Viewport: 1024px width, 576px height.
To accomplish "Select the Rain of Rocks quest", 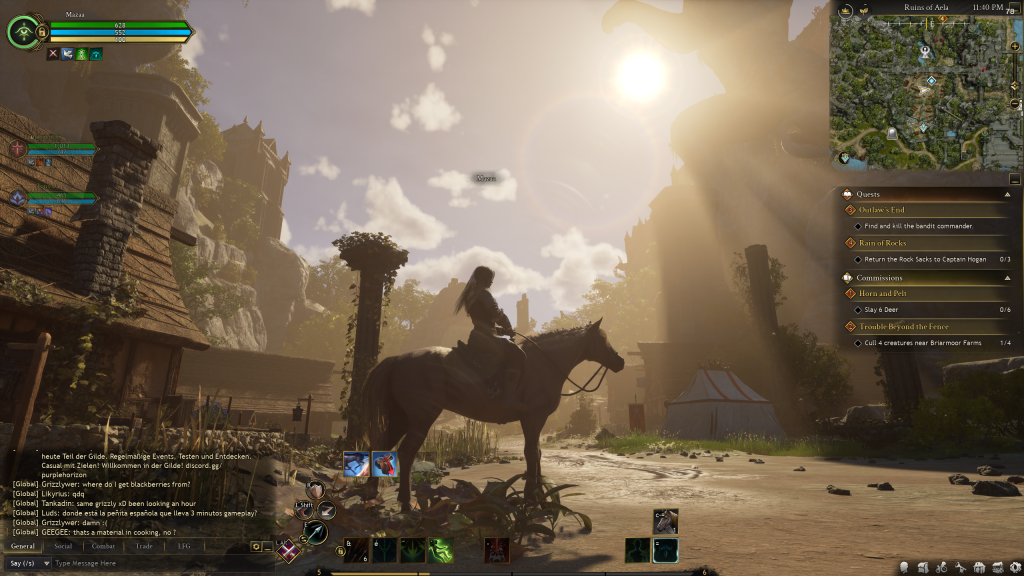I will tap(882, 243).
